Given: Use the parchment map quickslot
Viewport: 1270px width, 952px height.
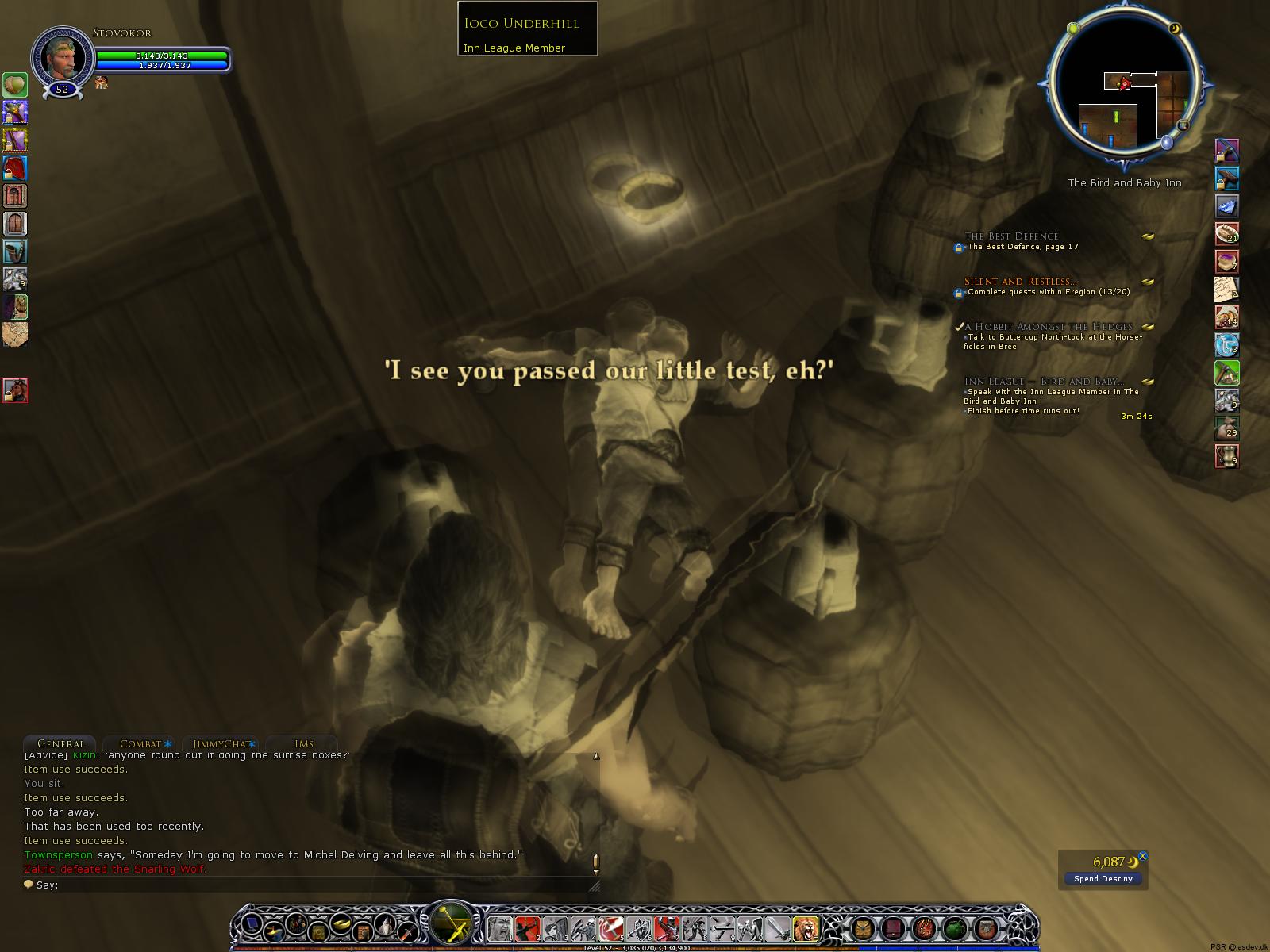Looking at the screenshot, I should [x=15, y=334].
